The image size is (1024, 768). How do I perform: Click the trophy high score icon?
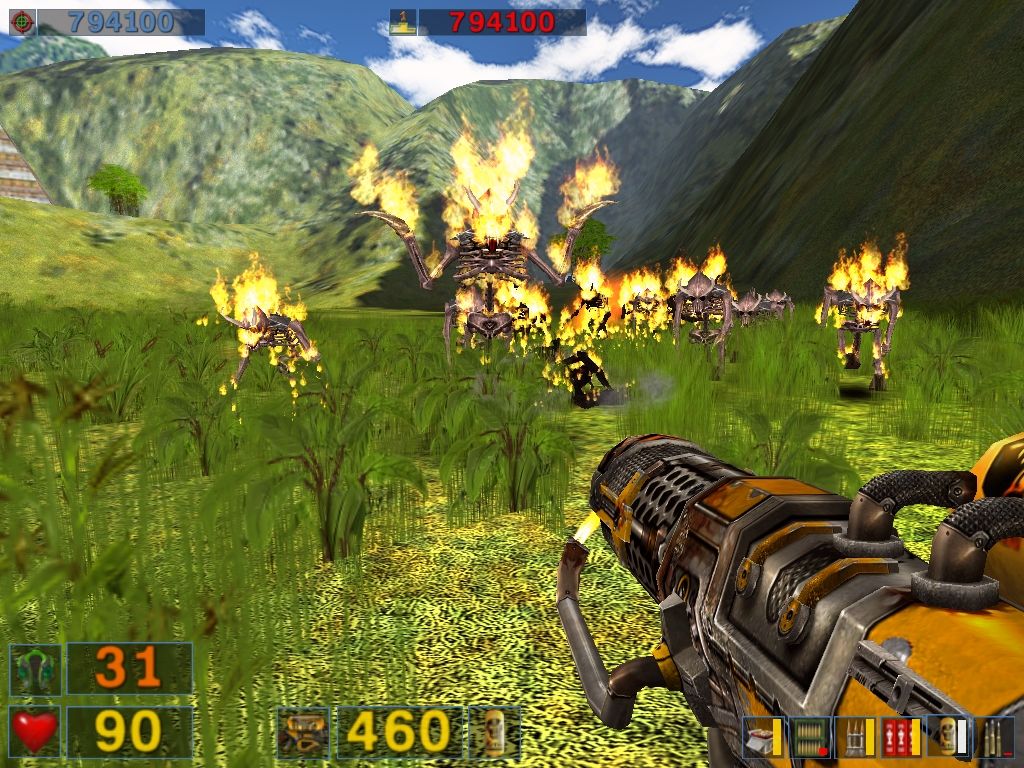pyautogui.click(x=402, y=22)
